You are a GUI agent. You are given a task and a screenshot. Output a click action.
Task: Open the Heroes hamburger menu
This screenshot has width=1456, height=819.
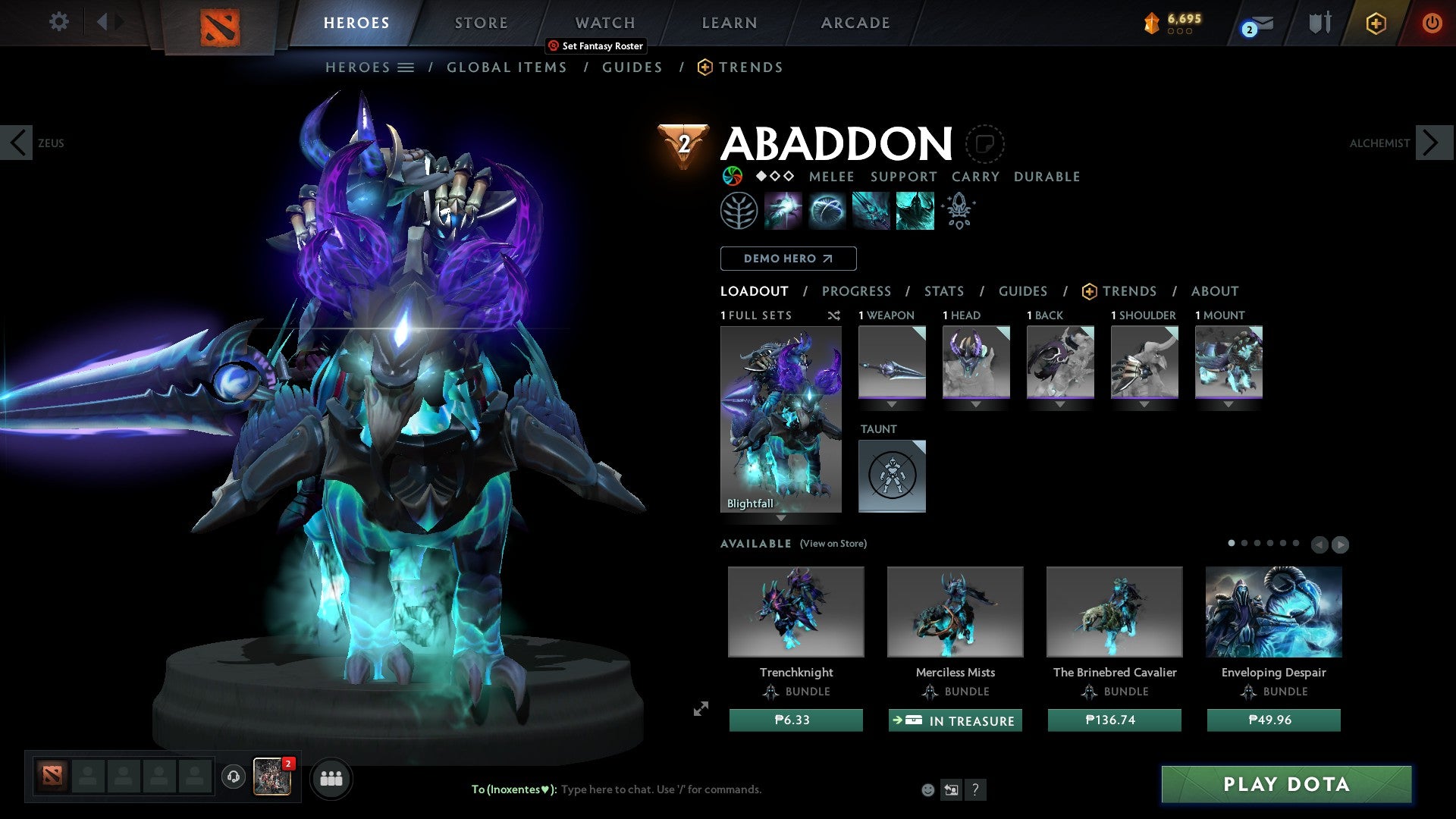406,67
